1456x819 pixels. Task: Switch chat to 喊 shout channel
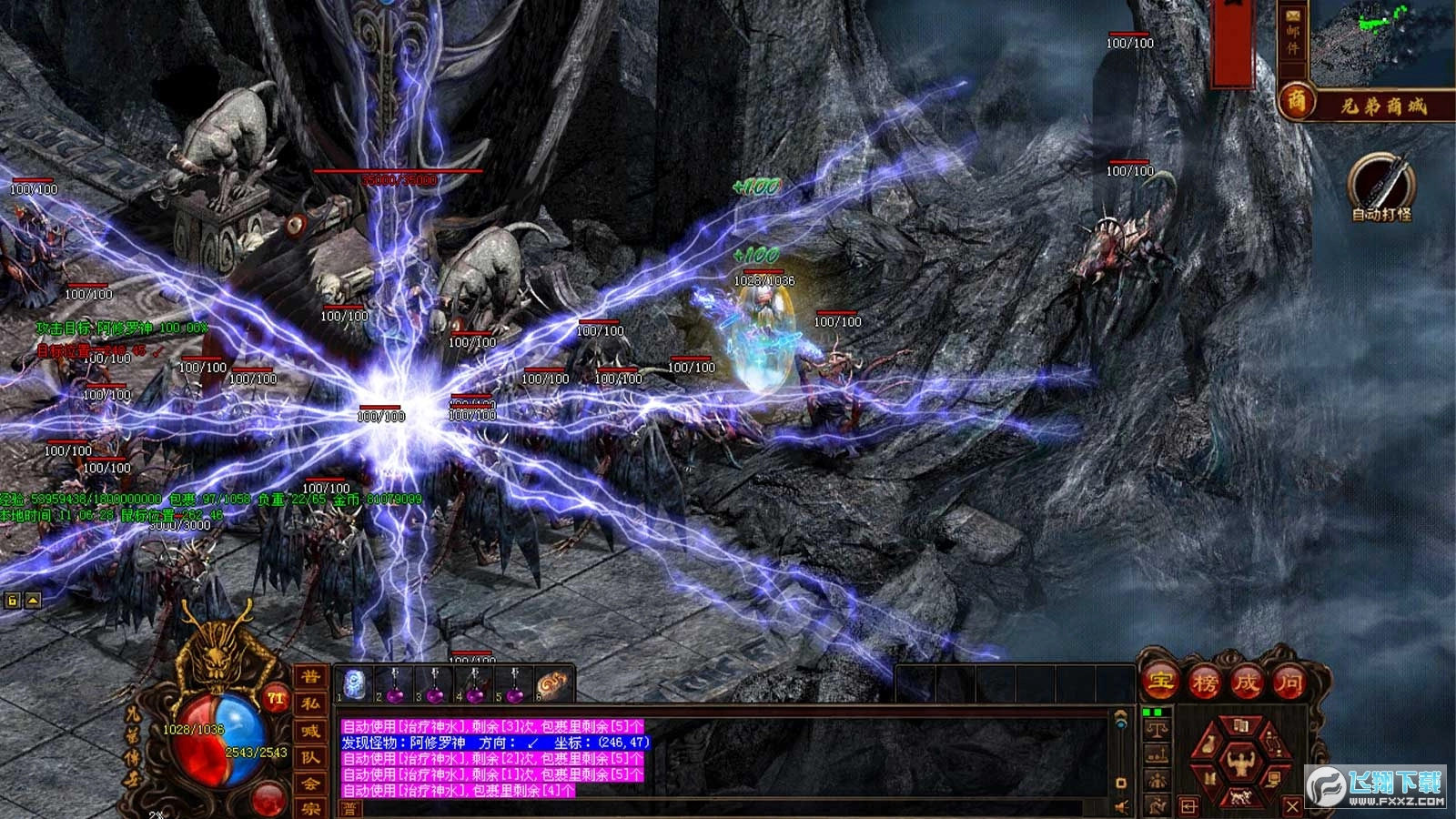[x=310, y=731]
